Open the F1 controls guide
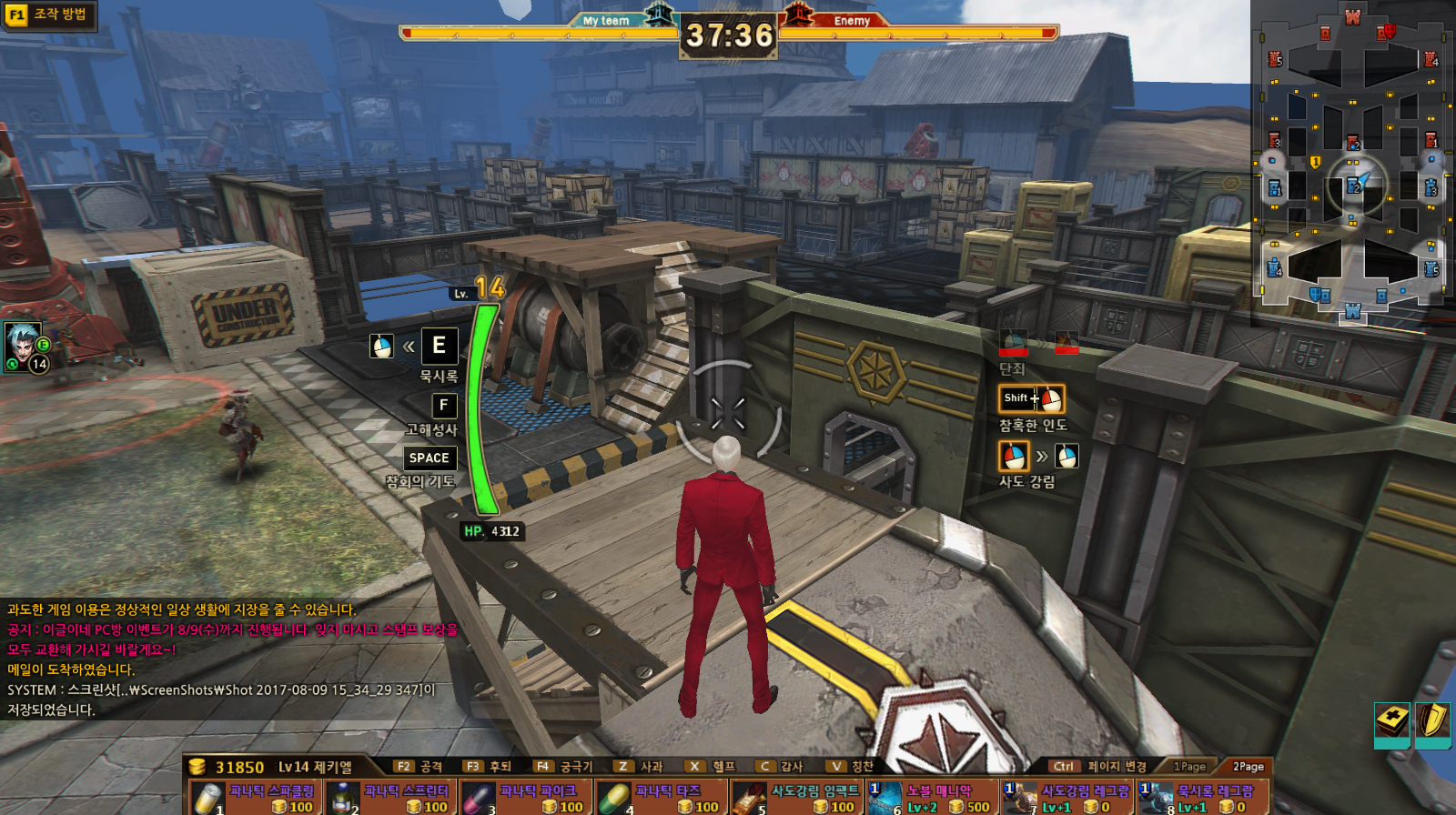 (x=47, y=15)
